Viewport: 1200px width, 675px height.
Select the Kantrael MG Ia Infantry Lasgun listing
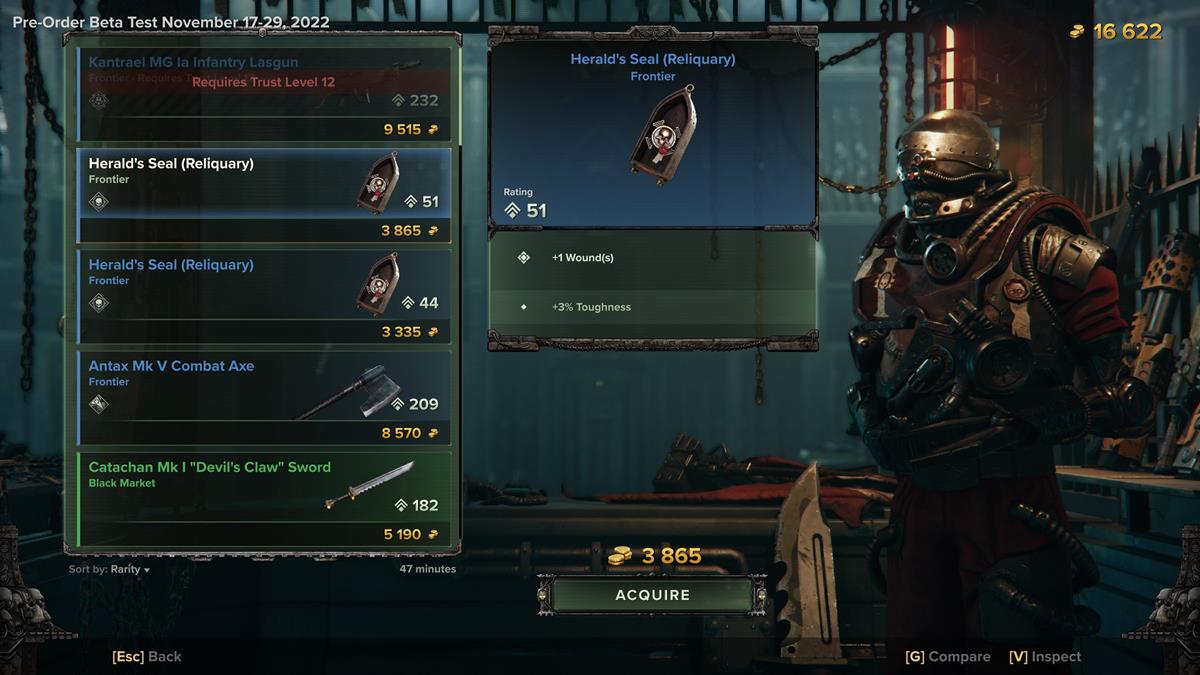click(264, 93)
